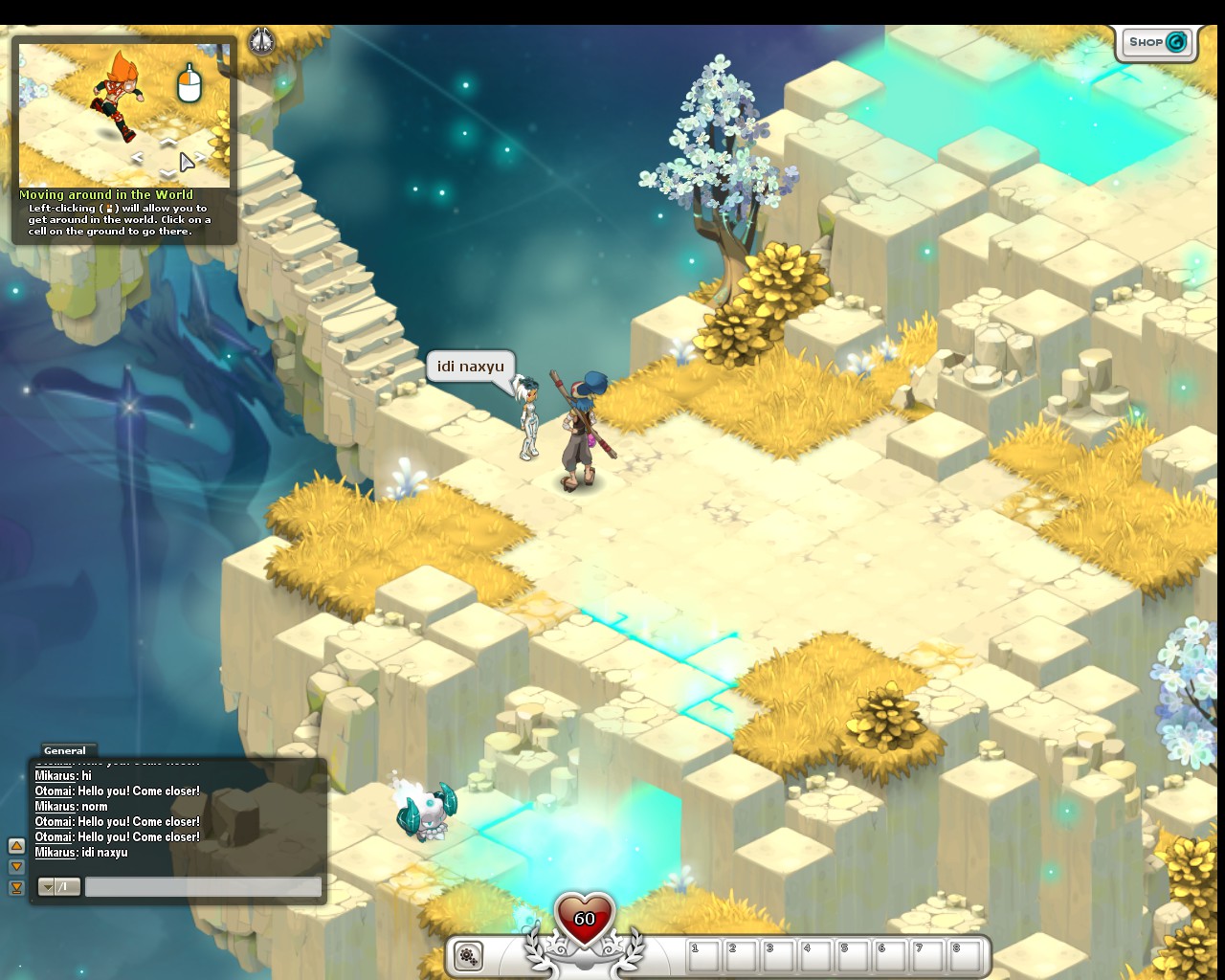Image resolution: width=1225 pixels, height=980 pixels.
Task: Click the Moving around in the World tutorial title
Action: 108,194
